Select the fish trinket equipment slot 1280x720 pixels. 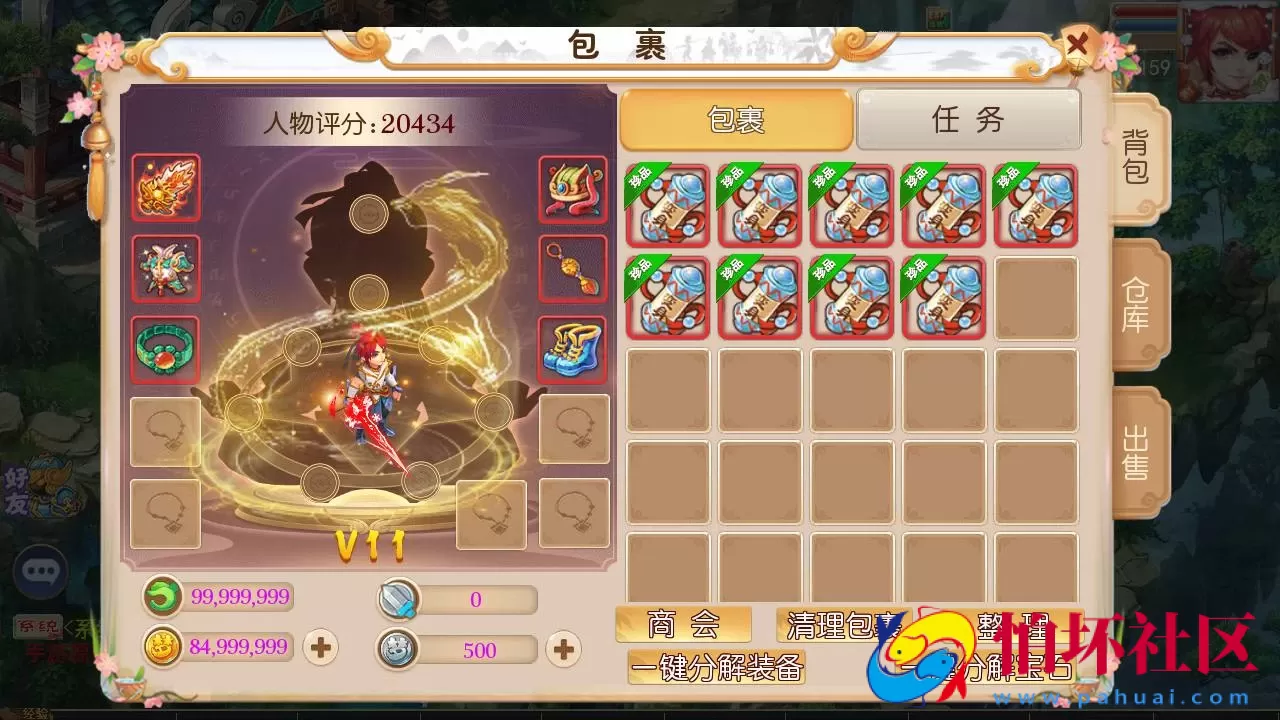click(574, 189)
